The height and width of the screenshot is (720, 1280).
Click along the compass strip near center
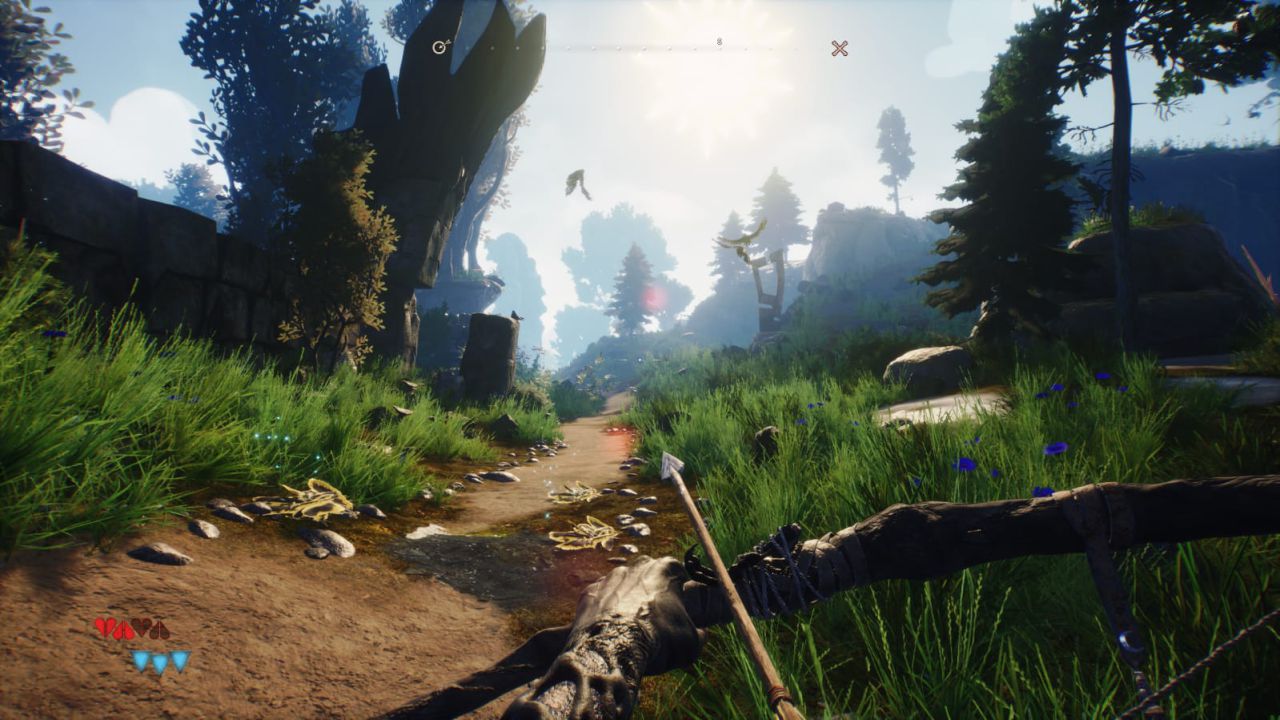click(x=640, y=47)
